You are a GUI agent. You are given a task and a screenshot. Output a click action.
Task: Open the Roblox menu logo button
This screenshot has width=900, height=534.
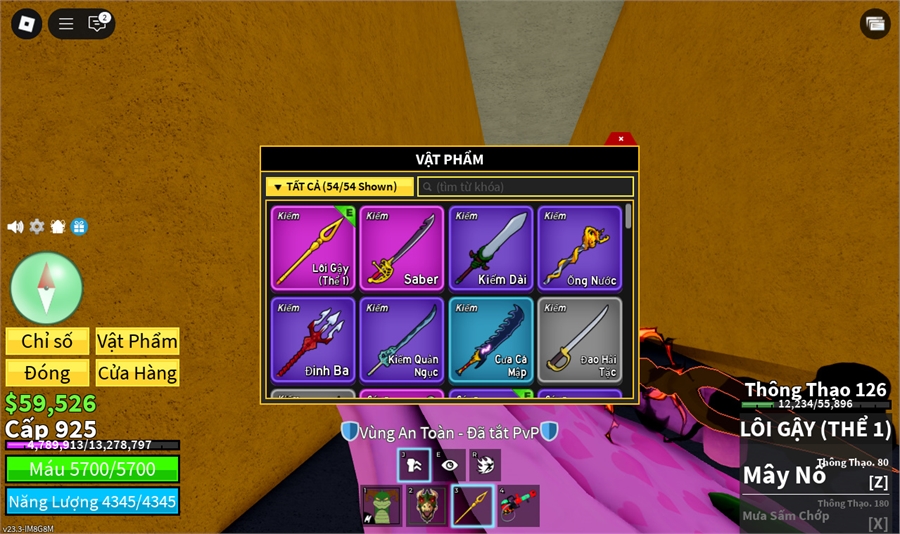coord(25,24)
